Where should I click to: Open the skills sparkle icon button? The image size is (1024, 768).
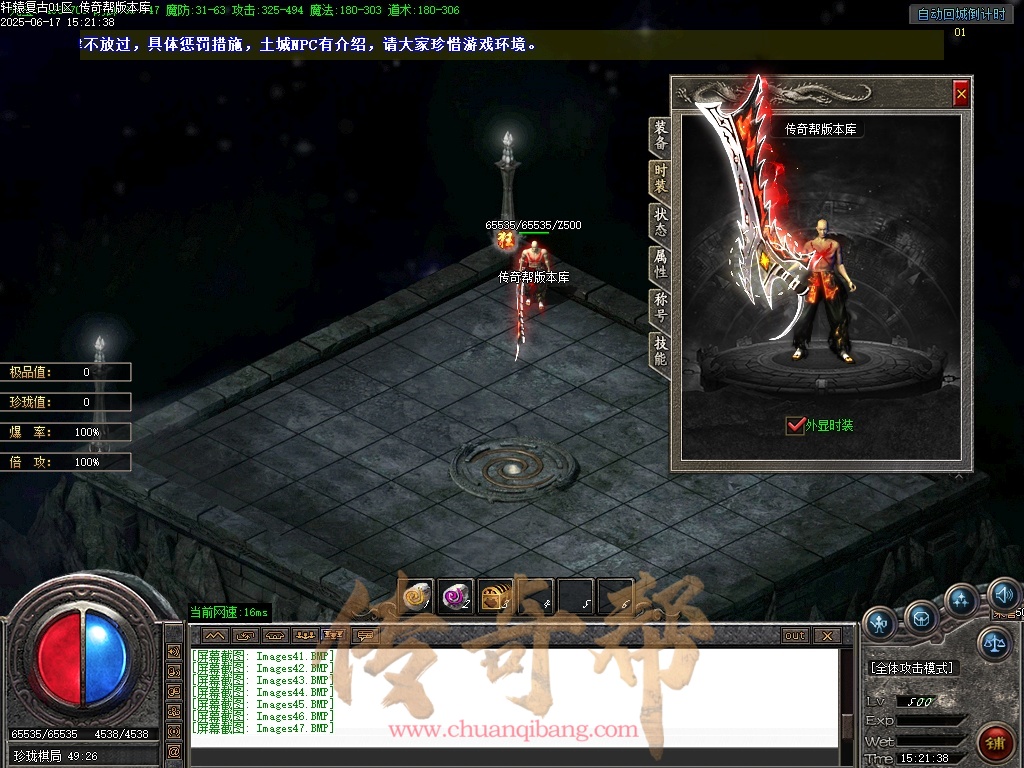tap(962, 601)
